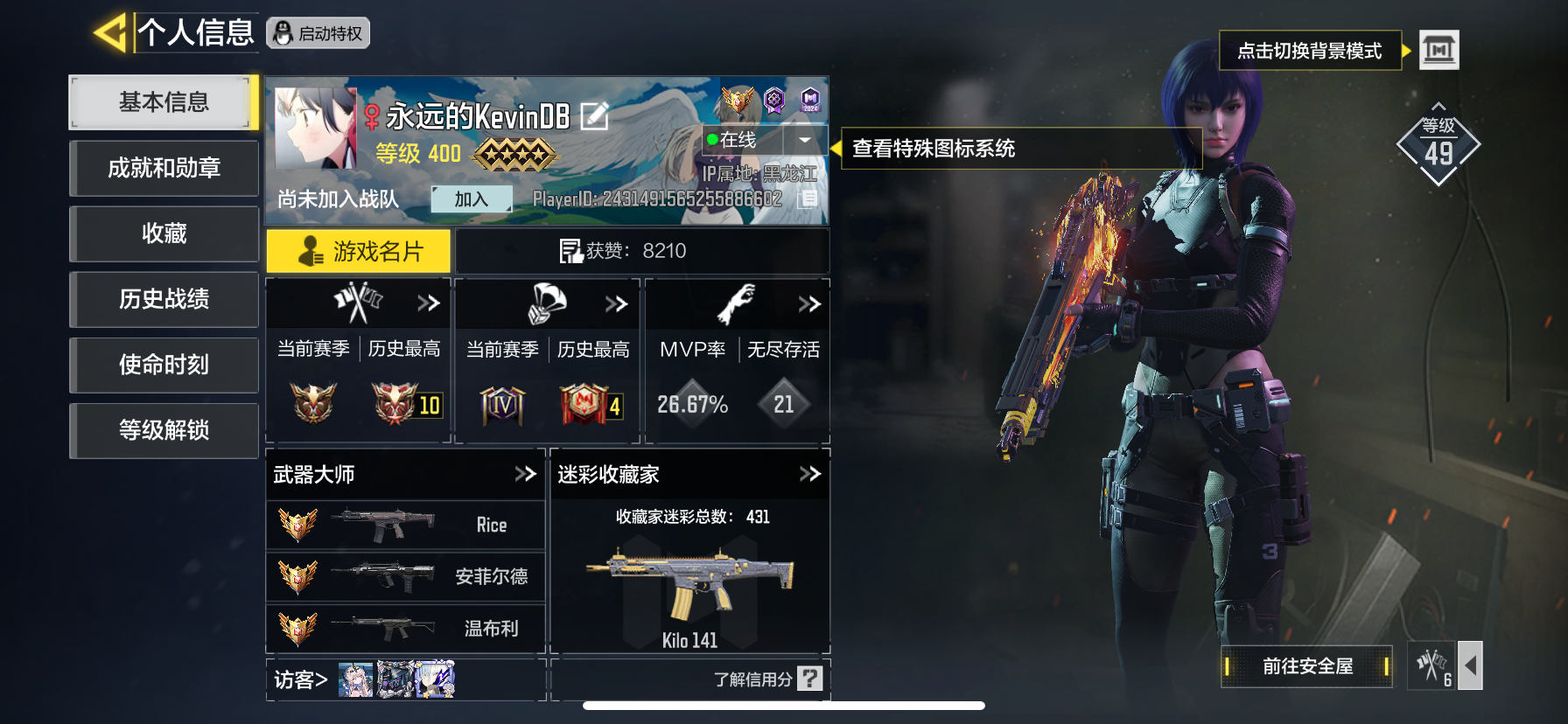Click 前往安全屋 safehouse button
The height and width of the screenshot is (724, 1568).
pos(1306,666)
